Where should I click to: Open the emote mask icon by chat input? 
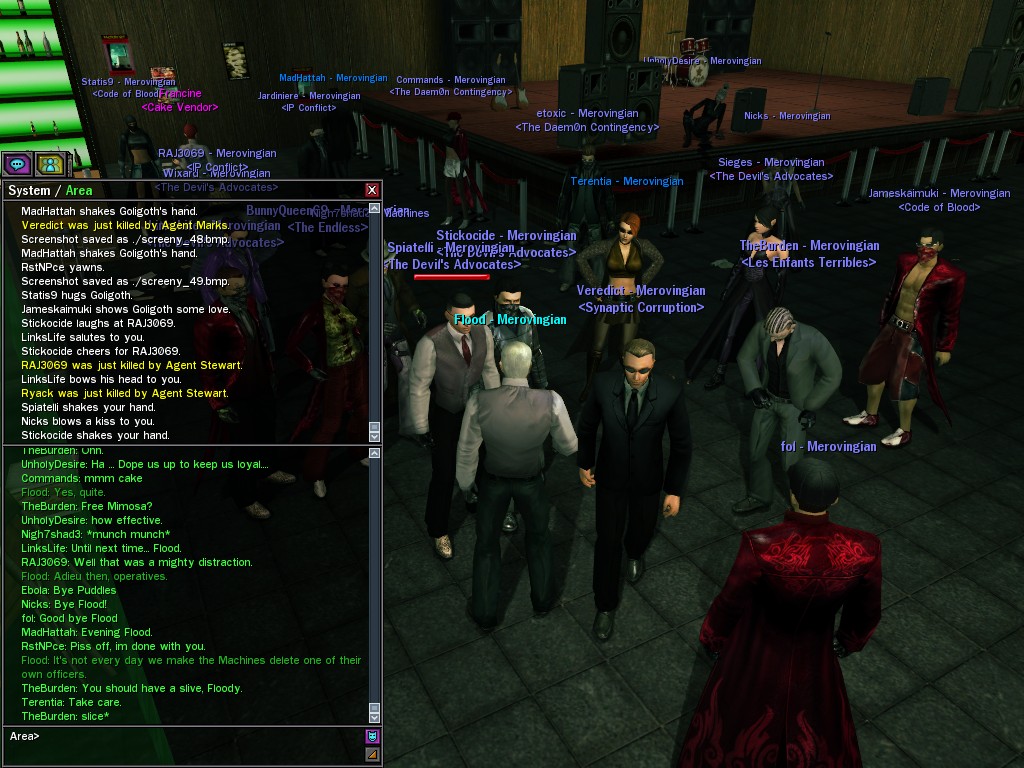click(x=372, y=737)
